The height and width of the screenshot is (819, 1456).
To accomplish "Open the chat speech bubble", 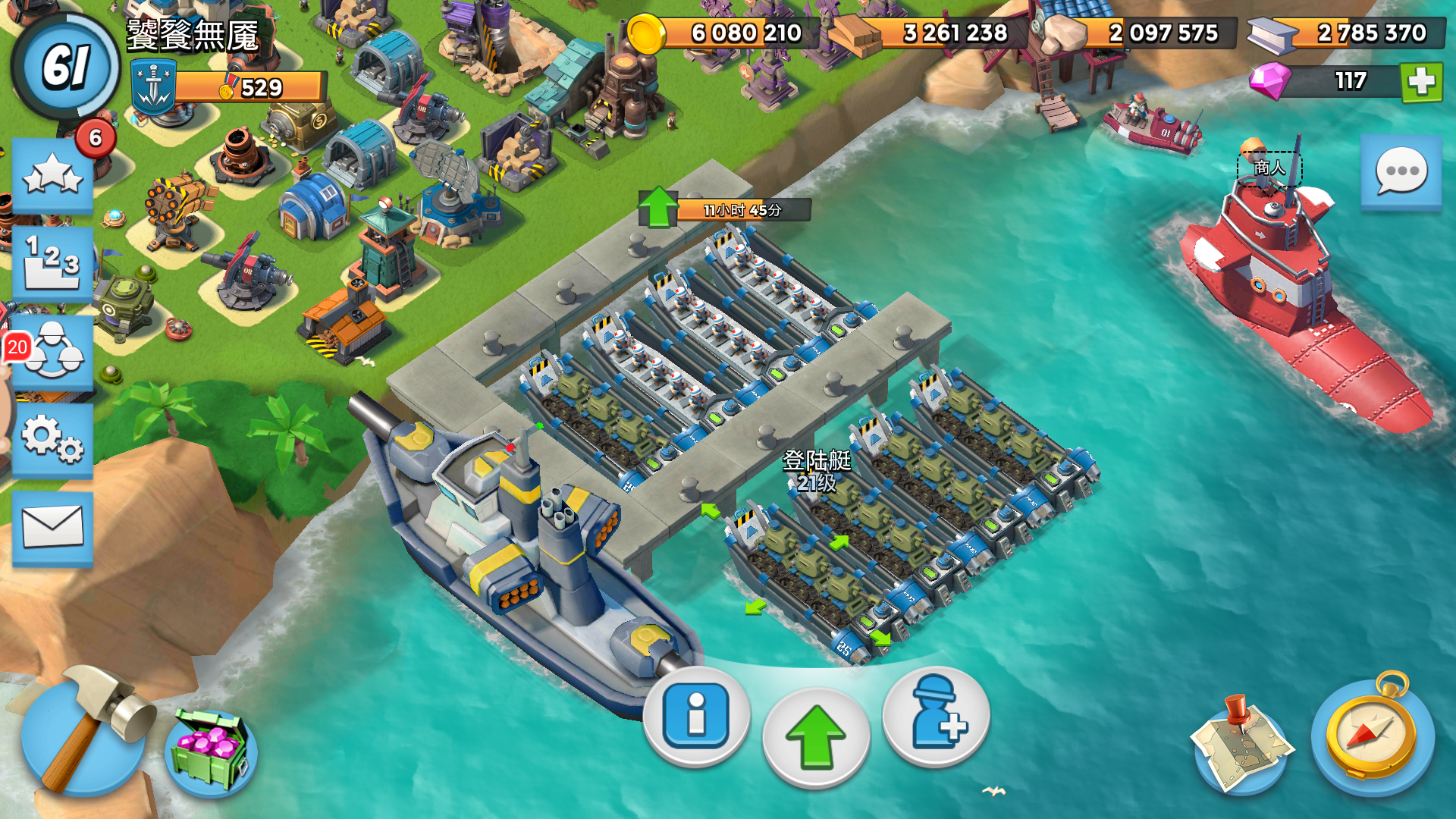I will pos(1401,172).
